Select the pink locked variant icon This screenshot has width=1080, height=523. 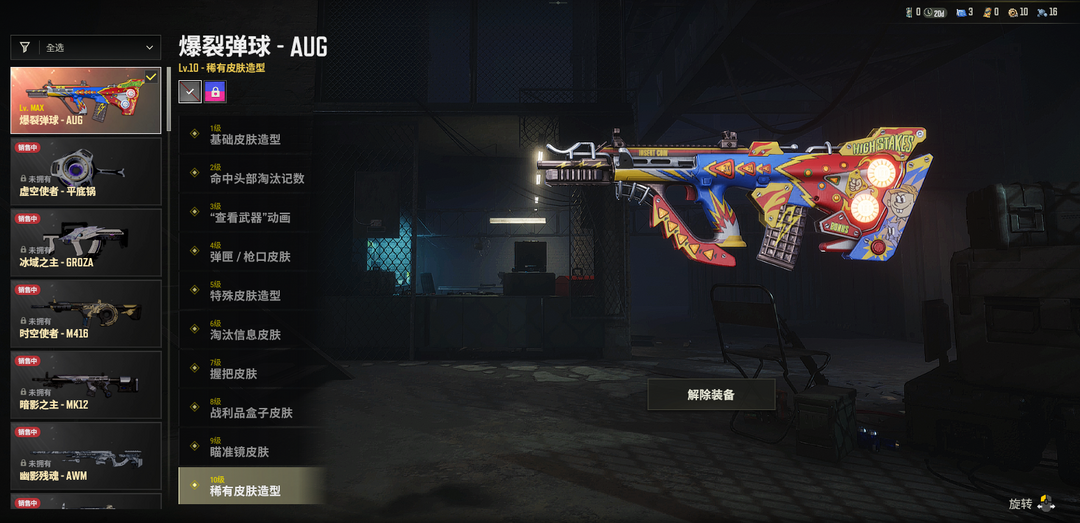(x=215, y=92)
